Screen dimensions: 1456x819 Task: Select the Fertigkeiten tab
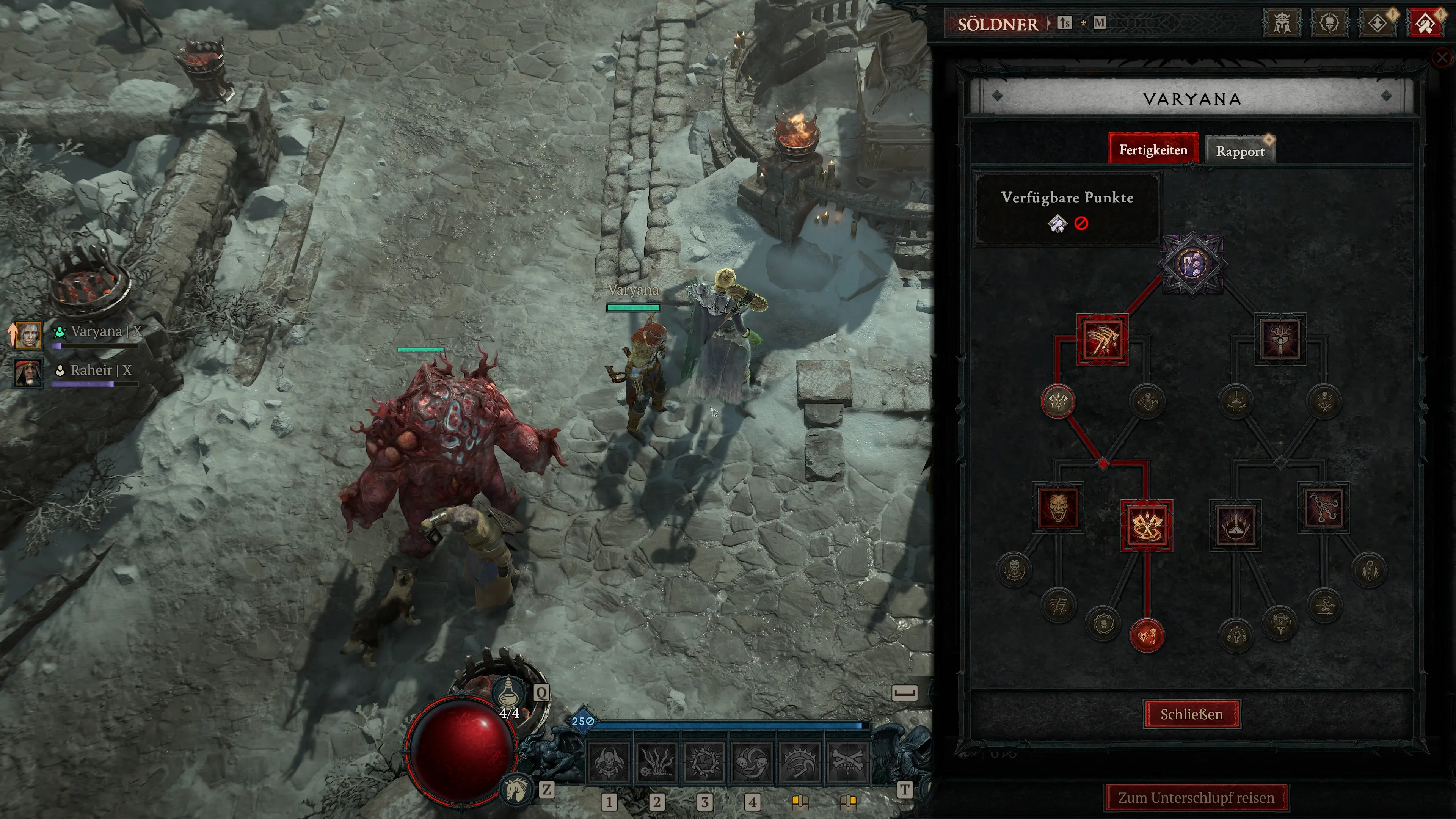pos(1153,150)
